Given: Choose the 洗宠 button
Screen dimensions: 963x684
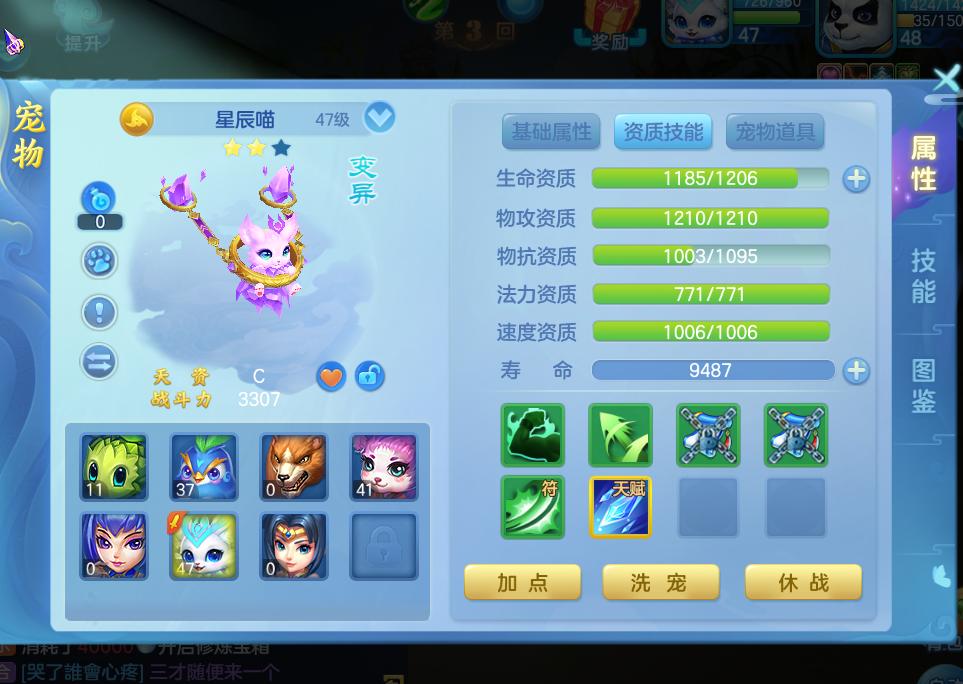Looking at the screenshot, I should [x=660, y=582].
